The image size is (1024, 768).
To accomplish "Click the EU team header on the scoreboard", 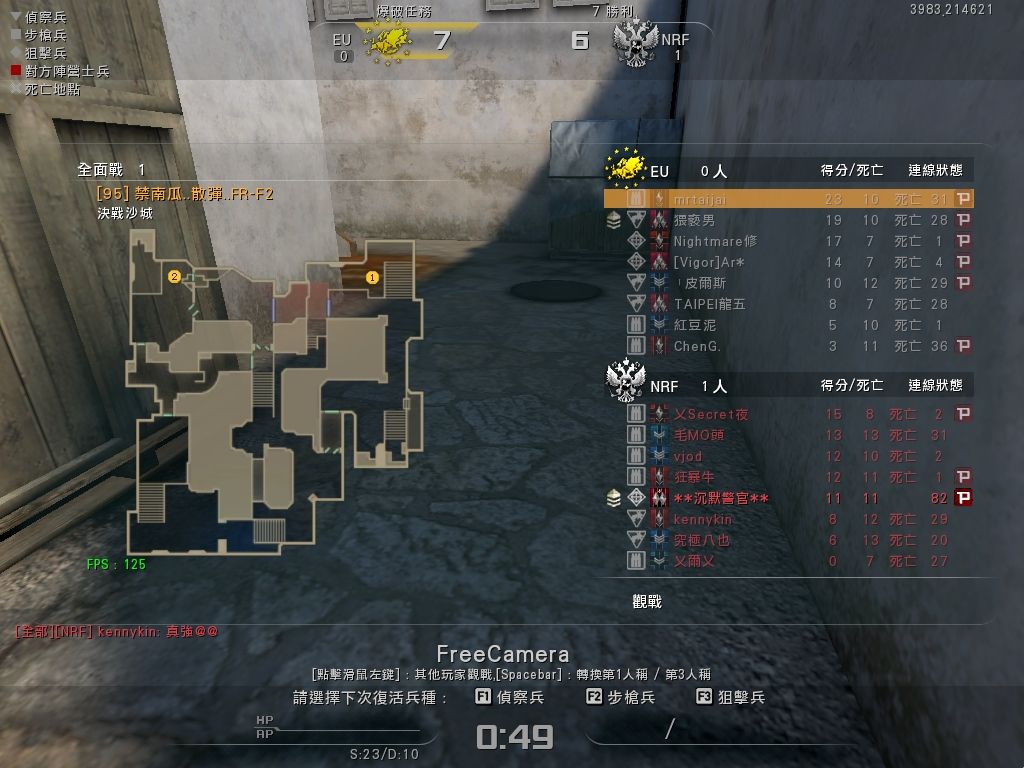I will 659,171.
